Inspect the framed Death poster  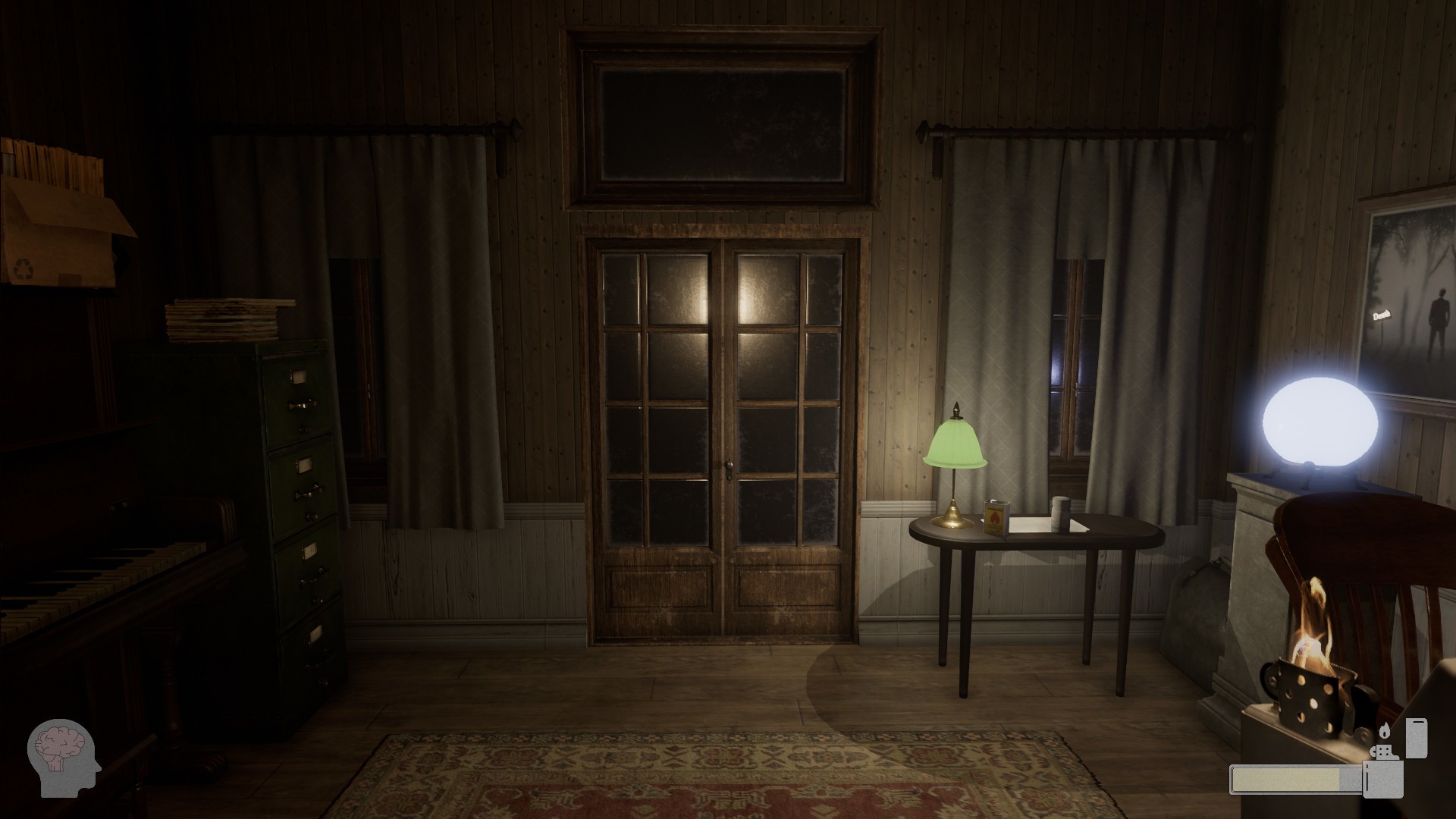point(1409,303)
